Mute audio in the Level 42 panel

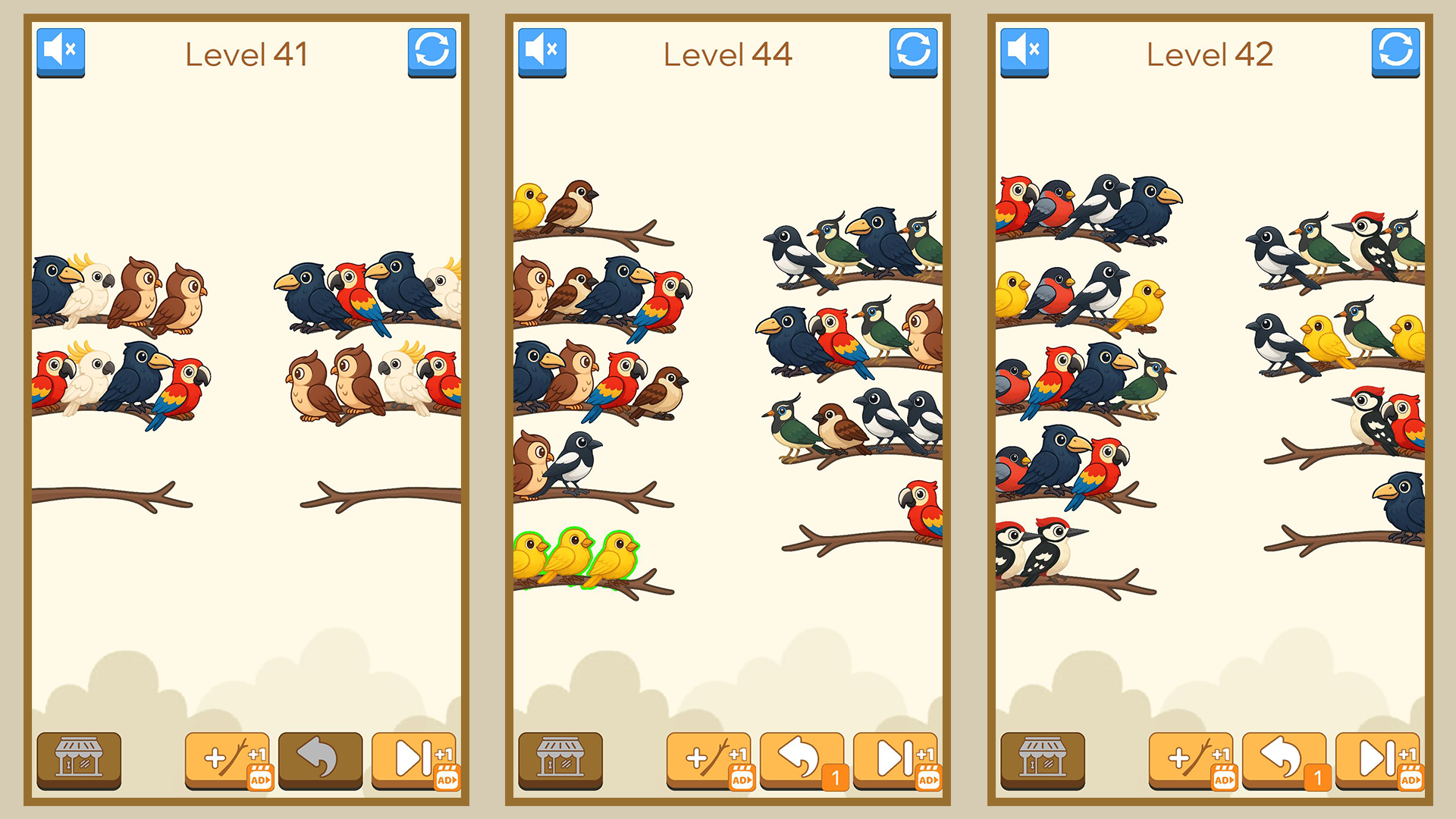click(1025, 52)
